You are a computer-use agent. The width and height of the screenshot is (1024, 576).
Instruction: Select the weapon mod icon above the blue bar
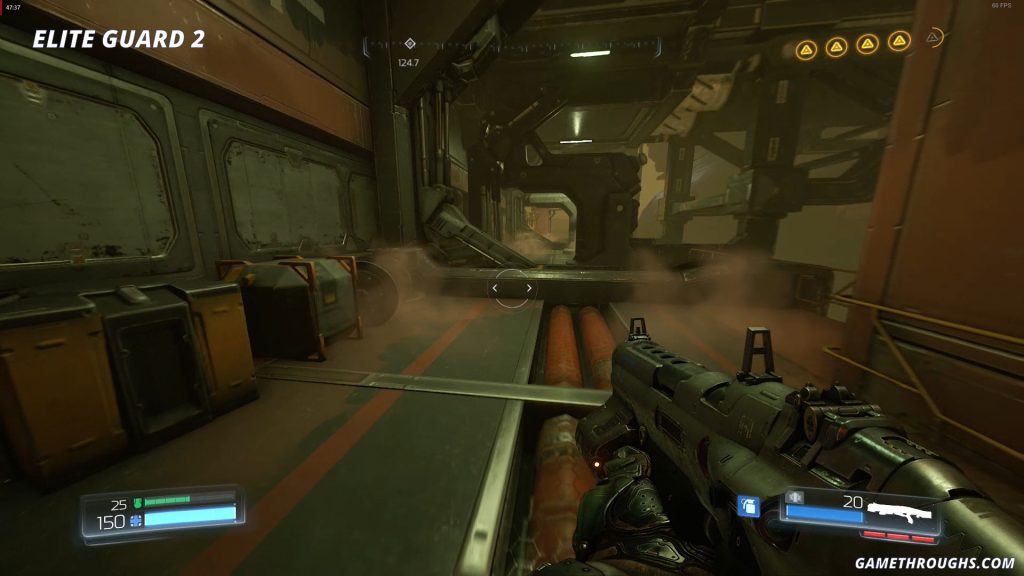coord(796,497)
